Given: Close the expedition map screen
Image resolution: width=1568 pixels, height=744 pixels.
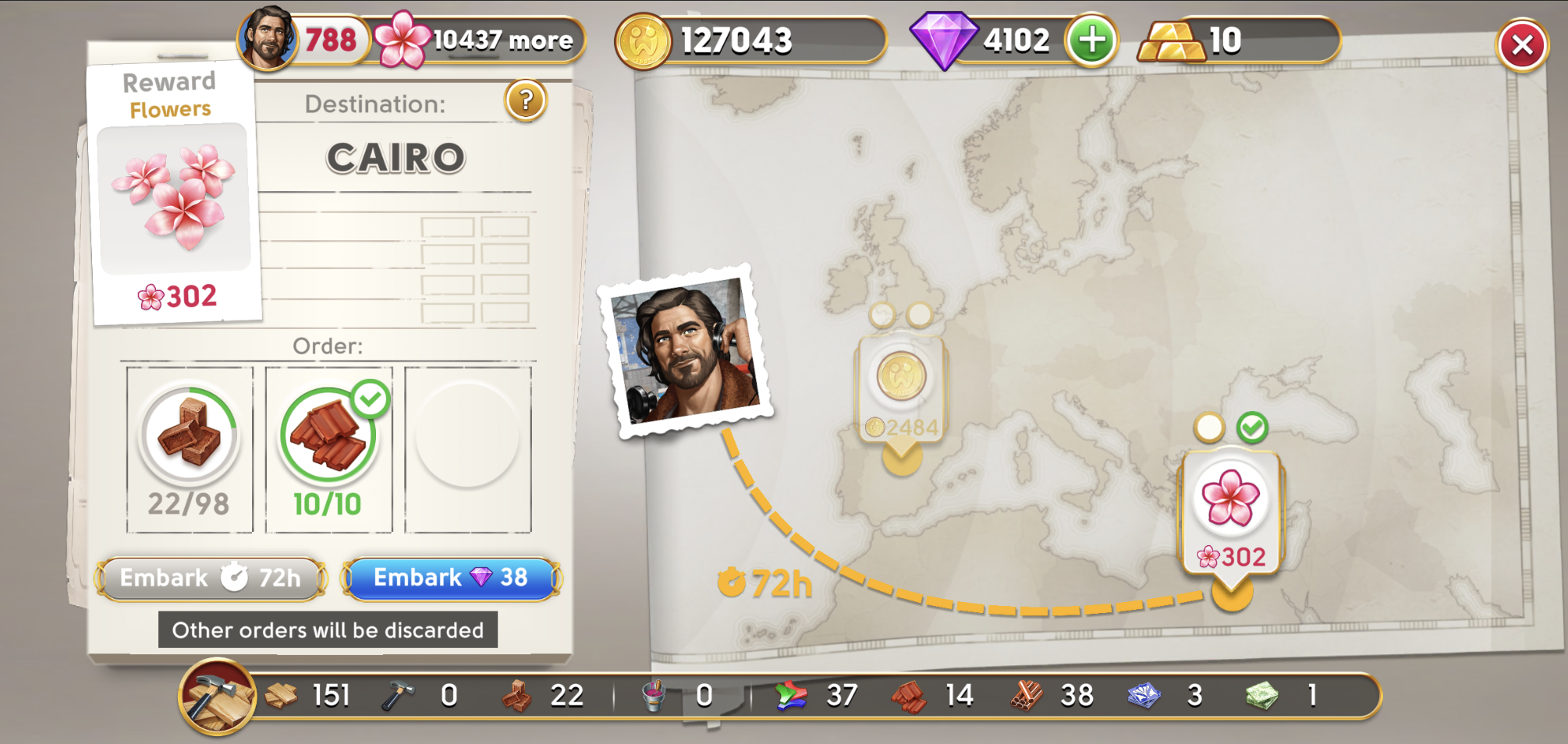Looking at the screenshot, I should click(1521, 45).
